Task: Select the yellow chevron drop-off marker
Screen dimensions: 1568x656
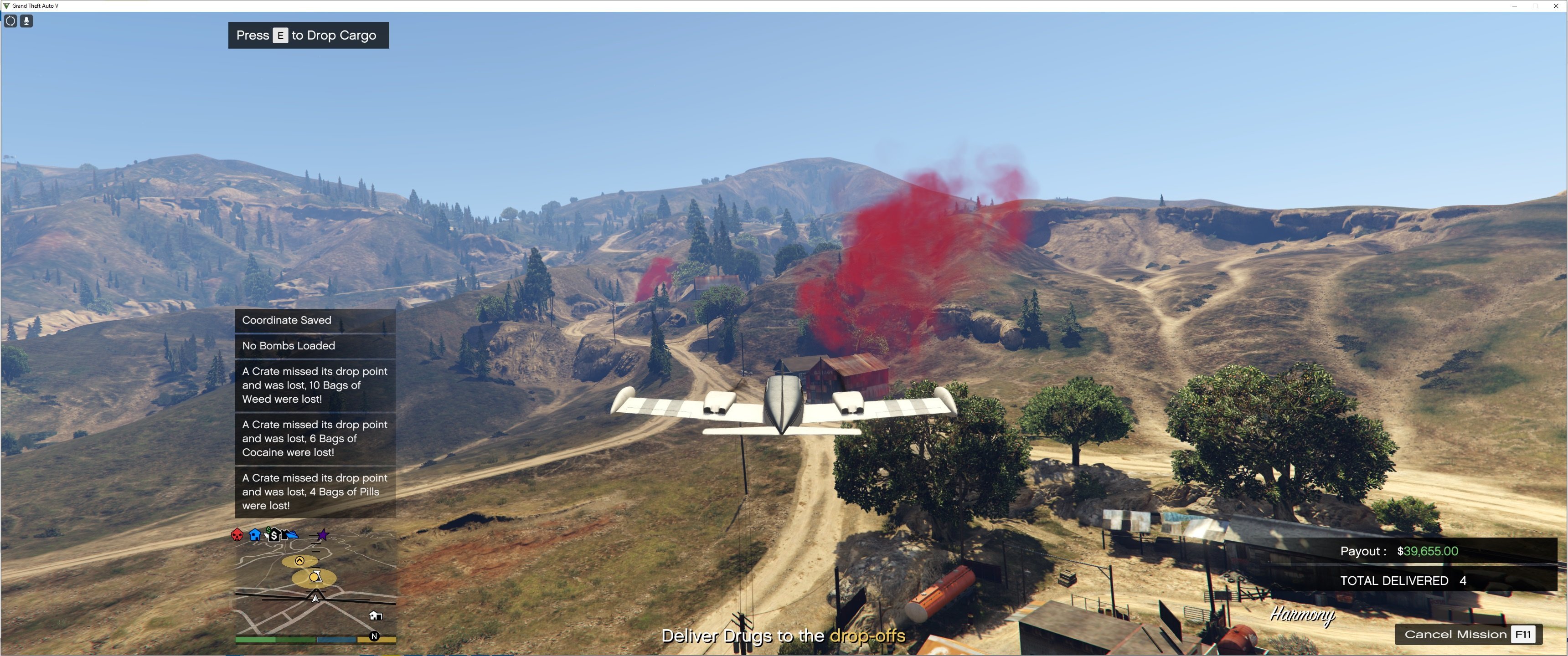Action: pyautogui.click(x=299, y=560)
